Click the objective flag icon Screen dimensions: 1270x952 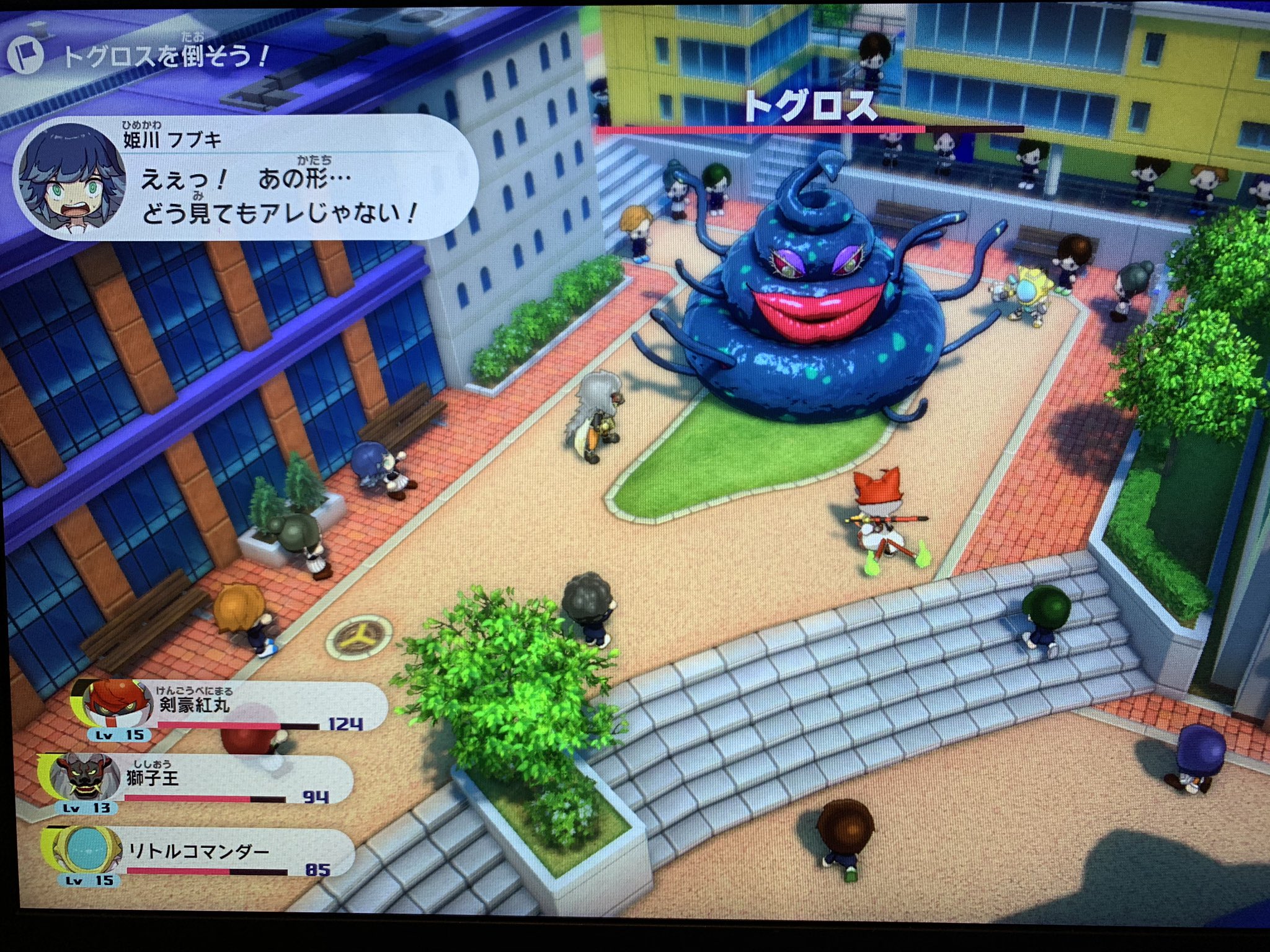(x=25, y=56)
